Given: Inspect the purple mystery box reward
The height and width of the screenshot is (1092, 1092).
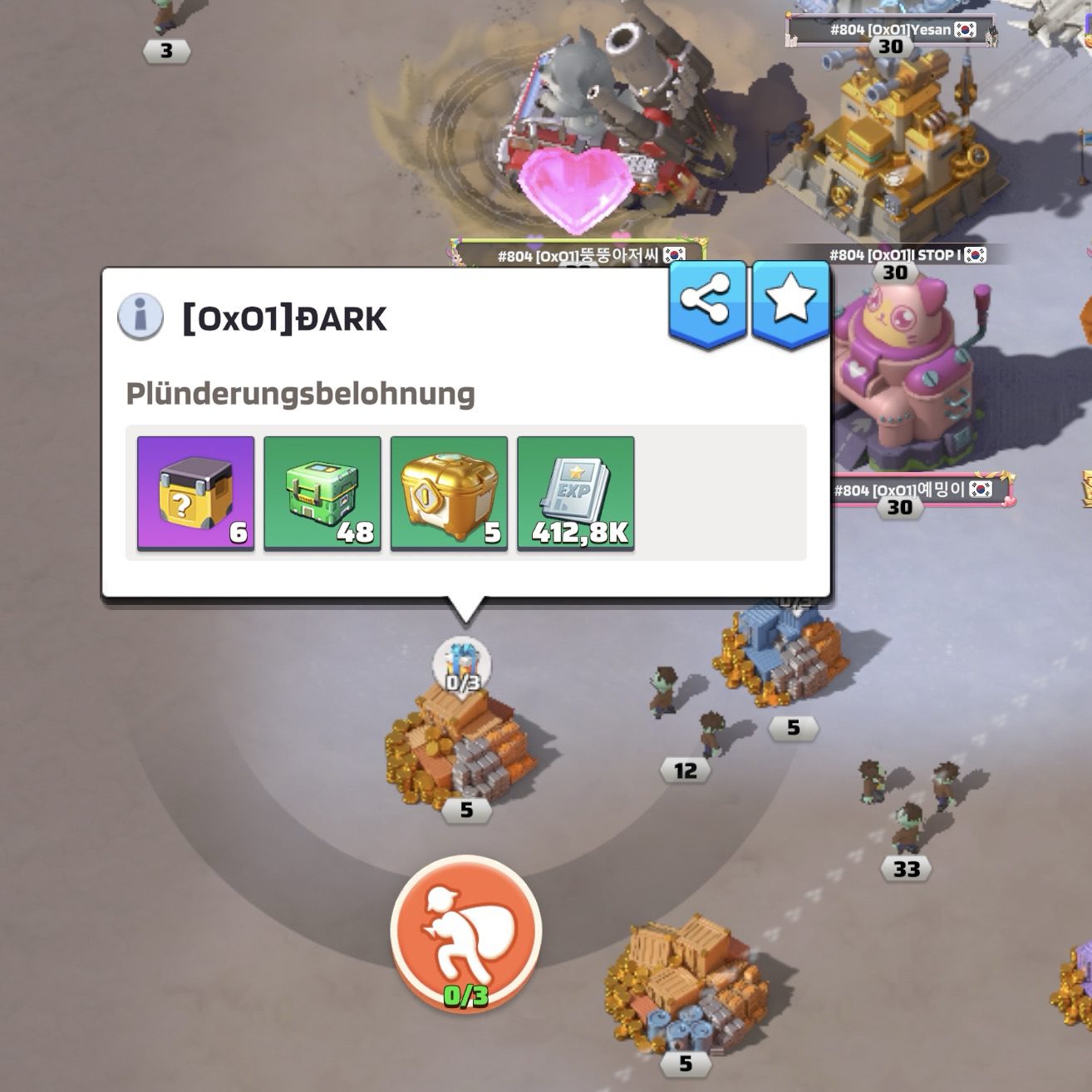Looking at the screenshot, I should (x=196, y=493).
